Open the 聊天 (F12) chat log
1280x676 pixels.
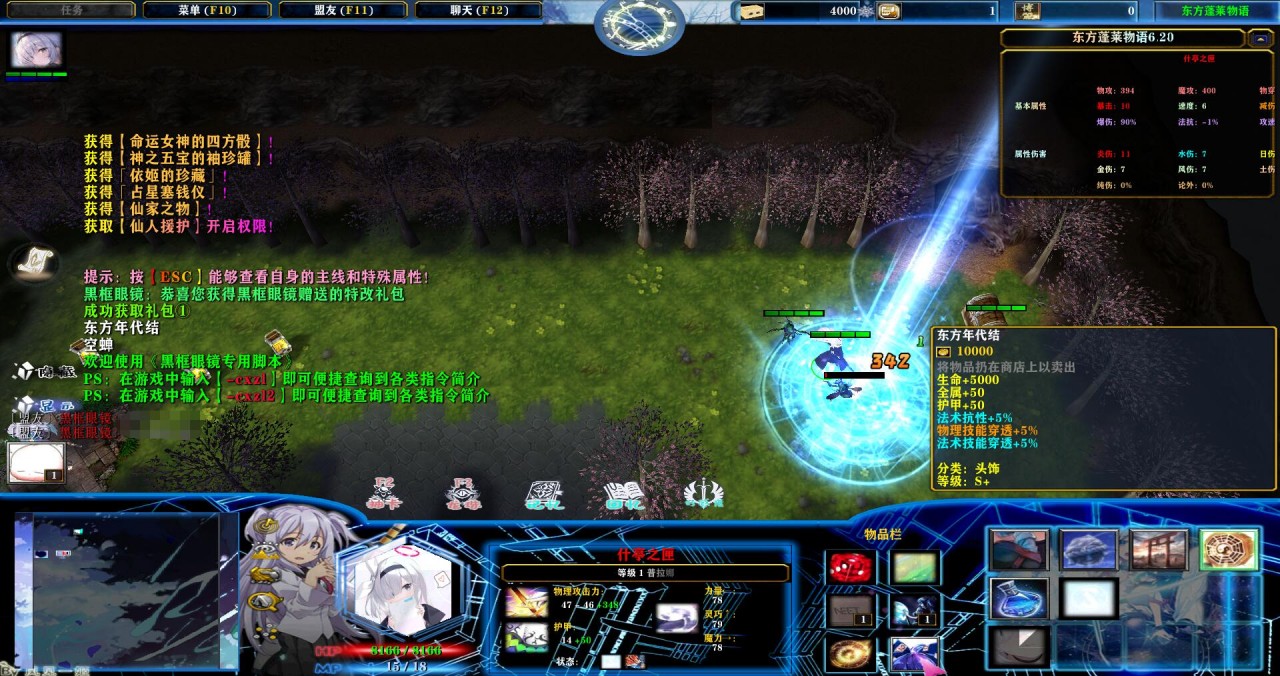pos(479,10)
